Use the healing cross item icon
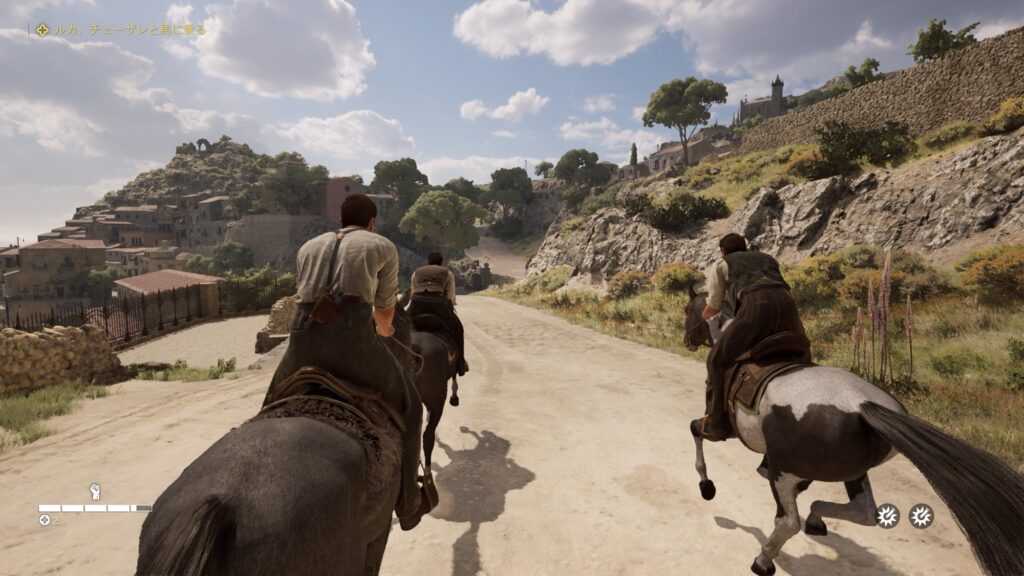 point(44,520)
